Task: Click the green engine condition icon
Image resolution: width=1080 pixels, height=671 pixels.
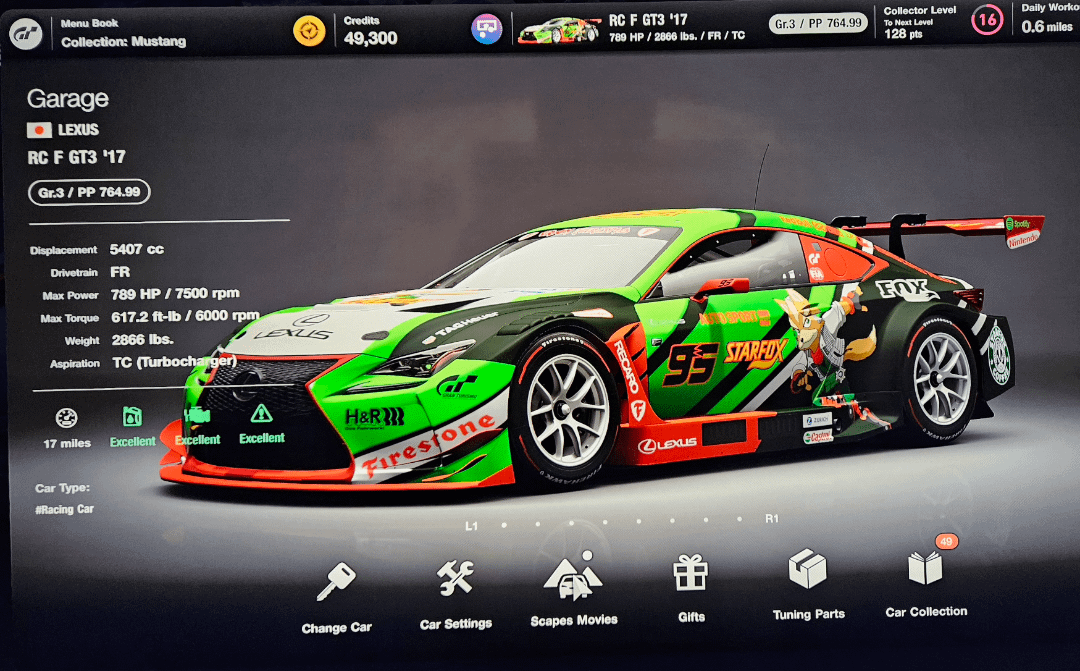Action: (197, 415)
